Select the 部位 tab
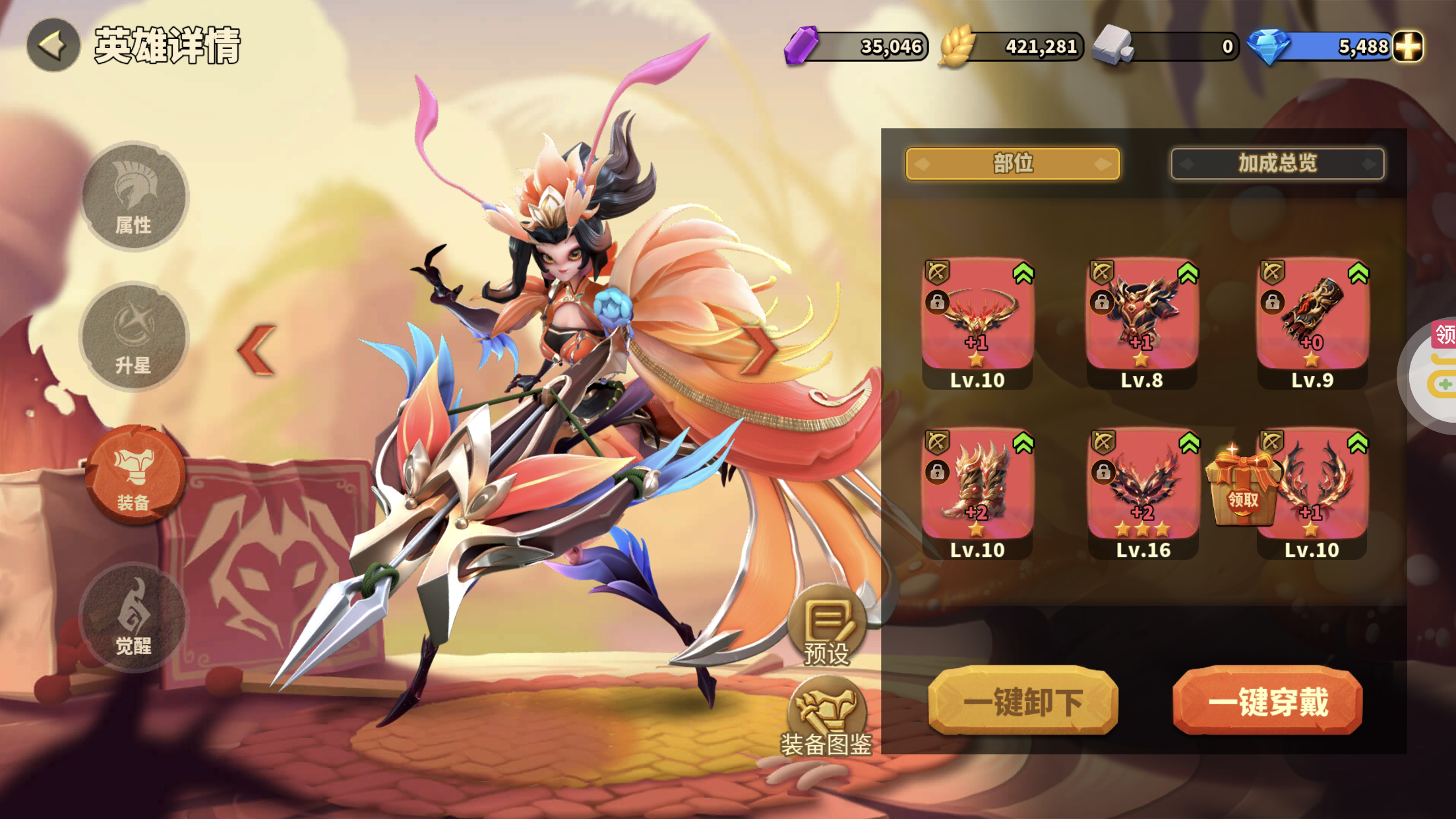This screenshot has width=1456, height=819. pyautogui.click(x=1012, y=164)
